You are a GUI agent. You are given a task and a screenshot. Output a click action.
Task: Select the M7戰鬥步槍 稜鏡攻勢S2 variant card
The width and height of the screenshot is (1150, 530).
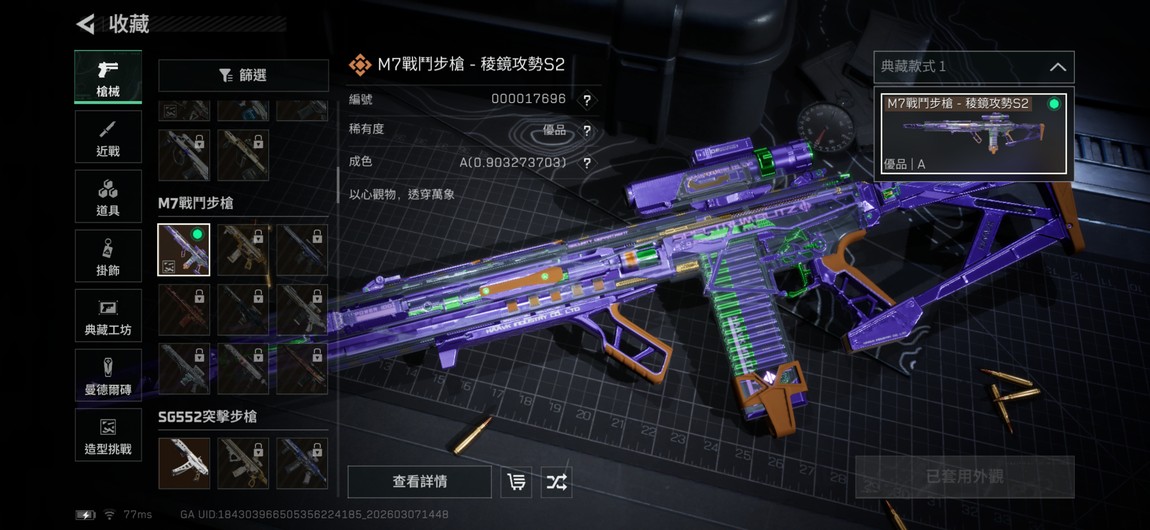pos(972,133)
